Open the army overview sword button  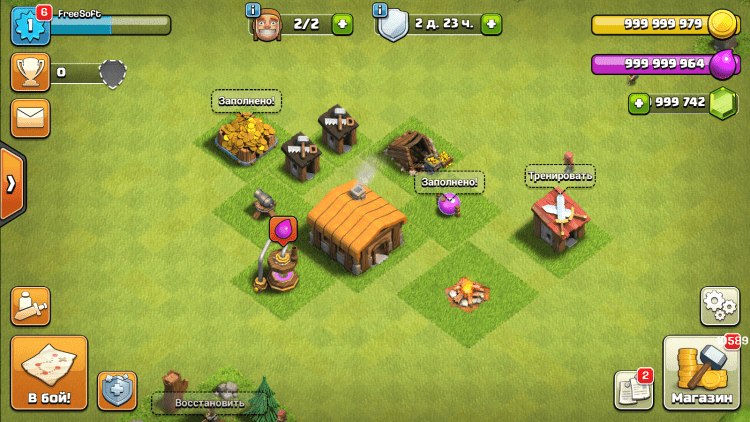tap(30, 306)
